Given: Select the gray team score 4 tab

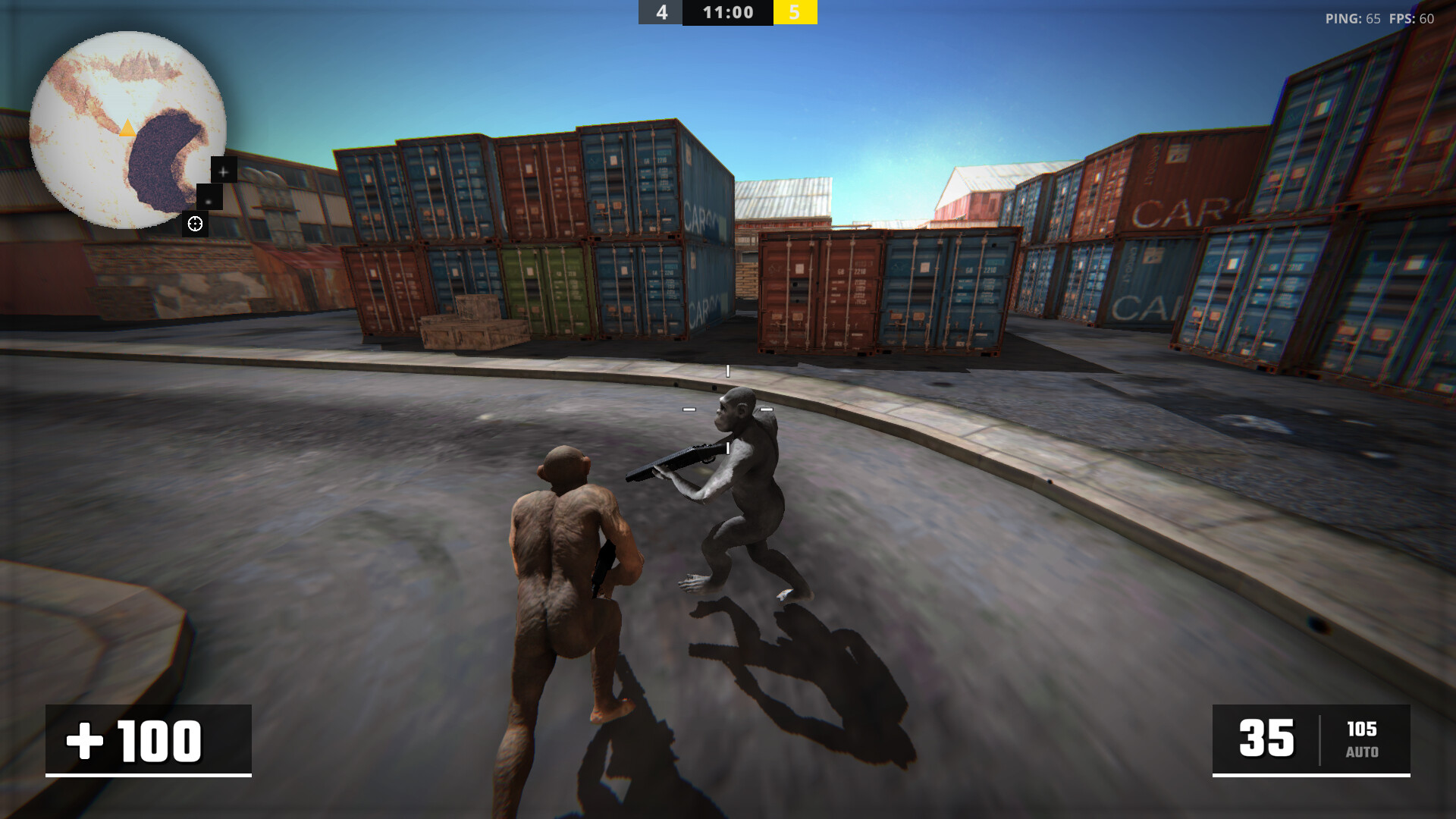Looking at the screenshot, I should point(661,11).
